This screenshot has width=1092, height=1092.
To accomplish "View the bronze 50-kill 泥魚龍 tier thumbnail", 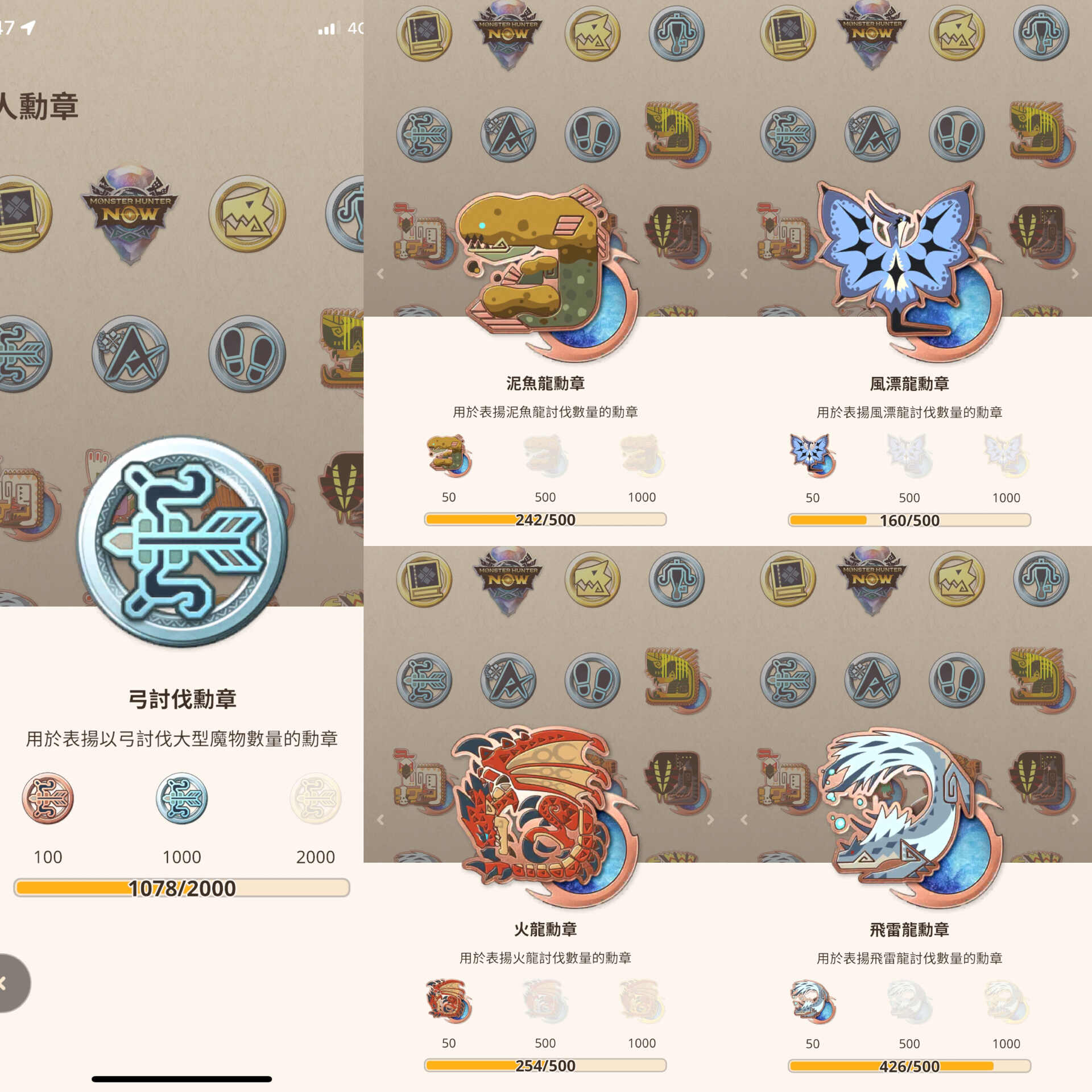I will [x=449, y=455].
